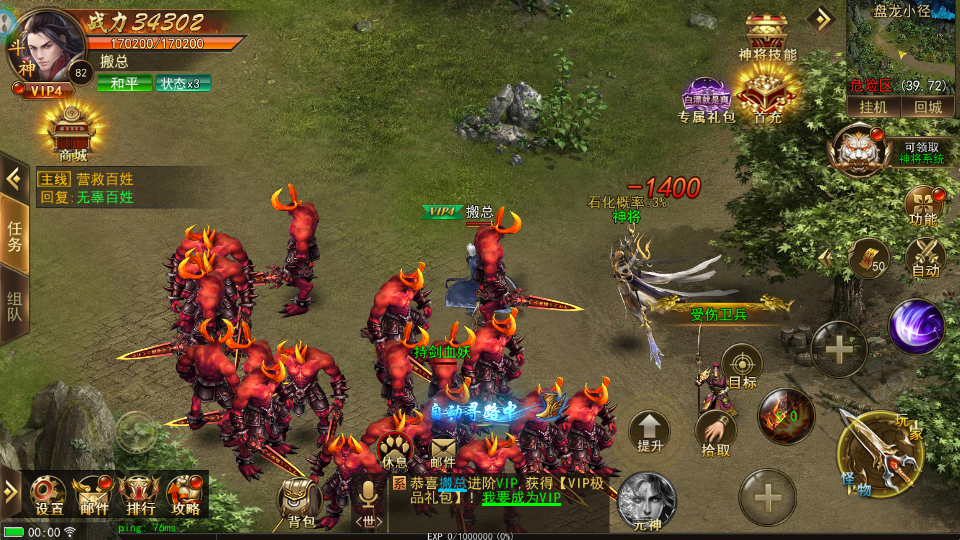The image size is (960, 540).
Task: Open the 排行 ranking icon
Action: coord(138,493)
